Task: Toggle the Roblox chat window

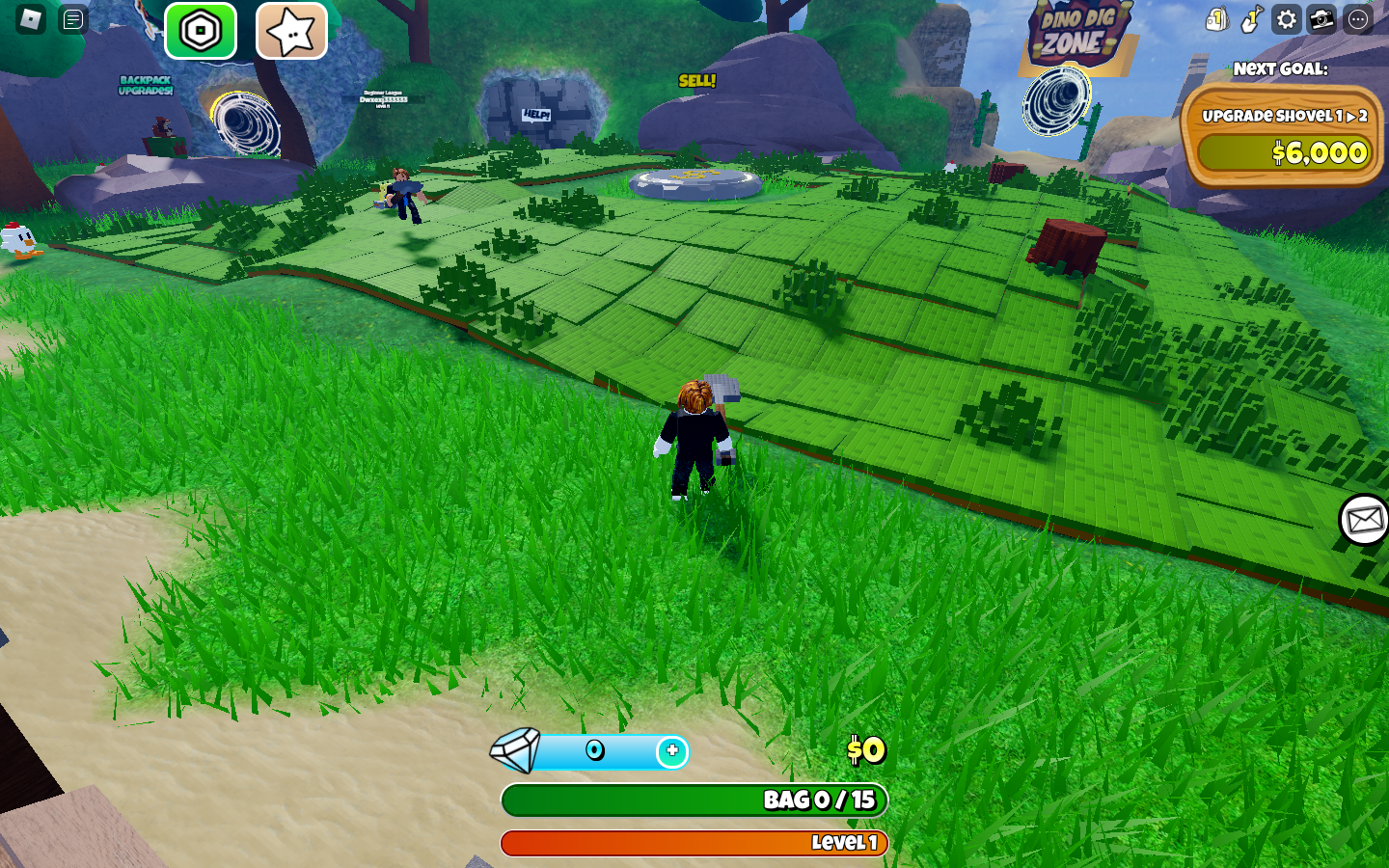Action: pyautogui.click(x=73, y=19)
